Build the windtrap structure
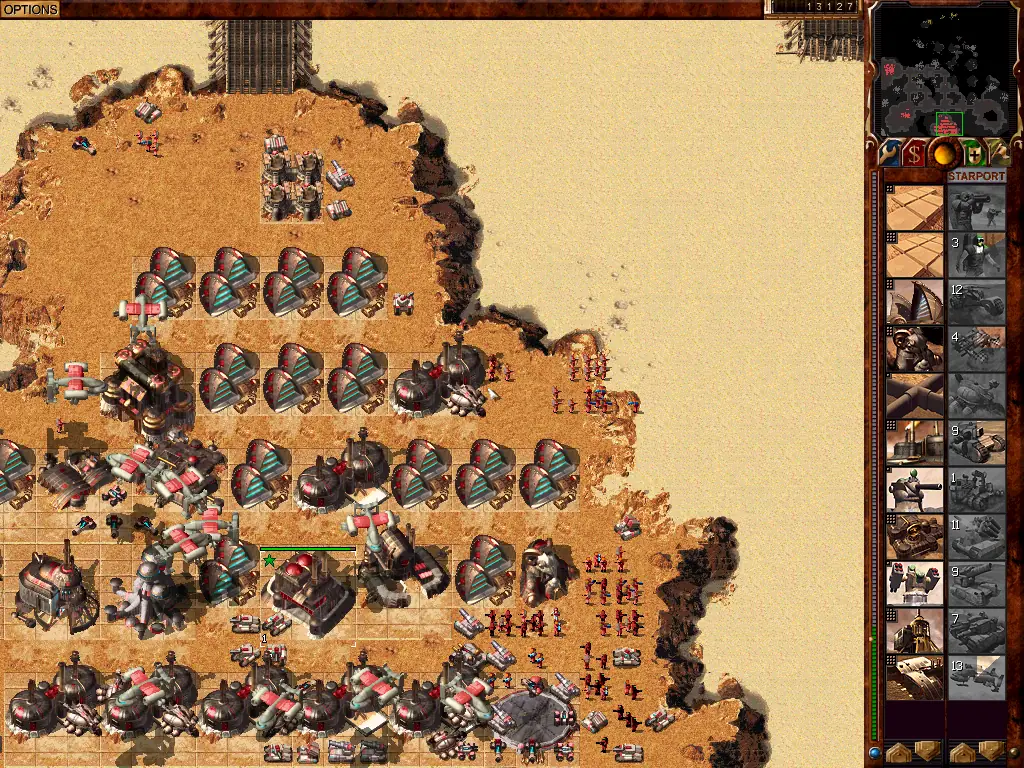Screen dimensions: 1024x768 pyautogui.click(x=915, y=302)
